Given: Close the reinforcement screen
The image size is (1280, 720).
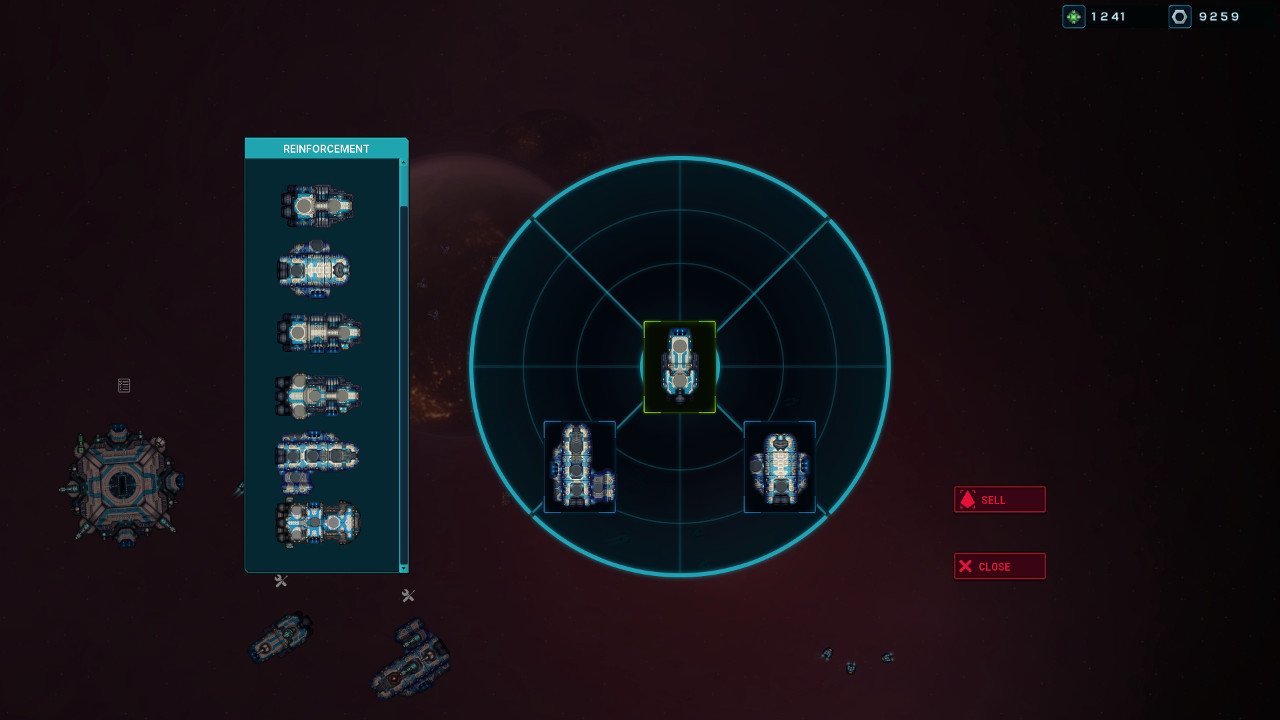Looking at the screenshot, I should pyautogui.click(x=999, y=567).
